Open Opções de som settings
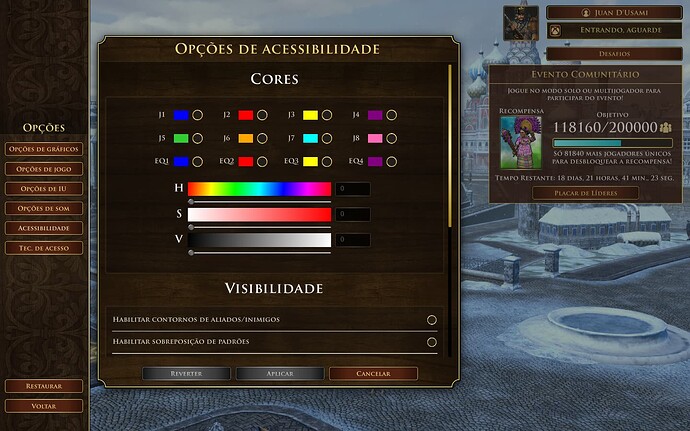This screenshot has width=690, height=431. coord(43,208)
